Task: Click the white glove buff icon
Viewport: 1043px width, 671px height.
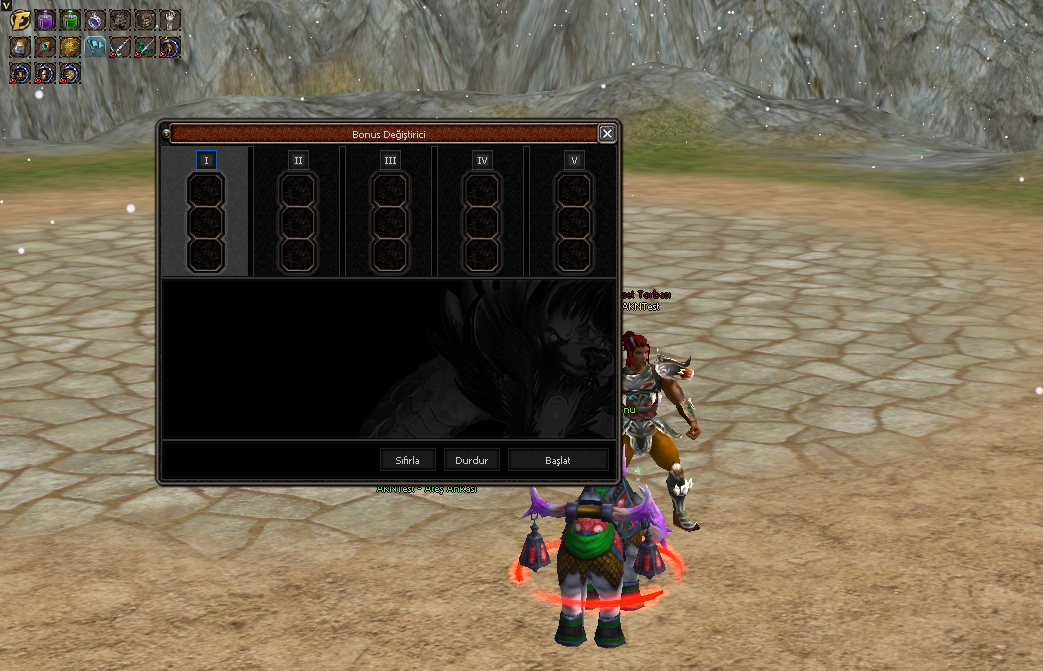Action: [x=170, y=19]
